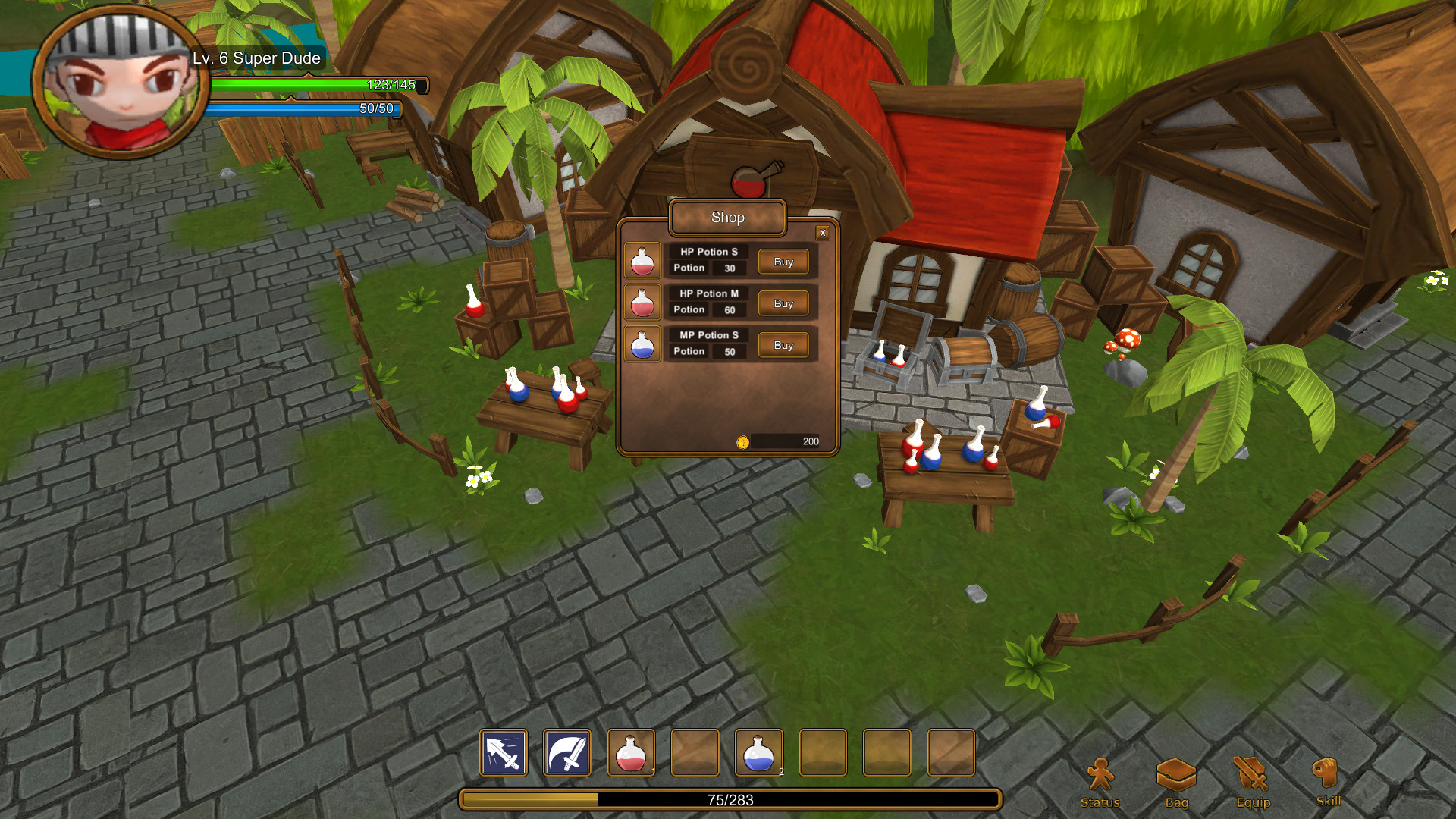Viewport: 1456px width, 819px height.
Task: Close the Shop window
Action: 822,233
